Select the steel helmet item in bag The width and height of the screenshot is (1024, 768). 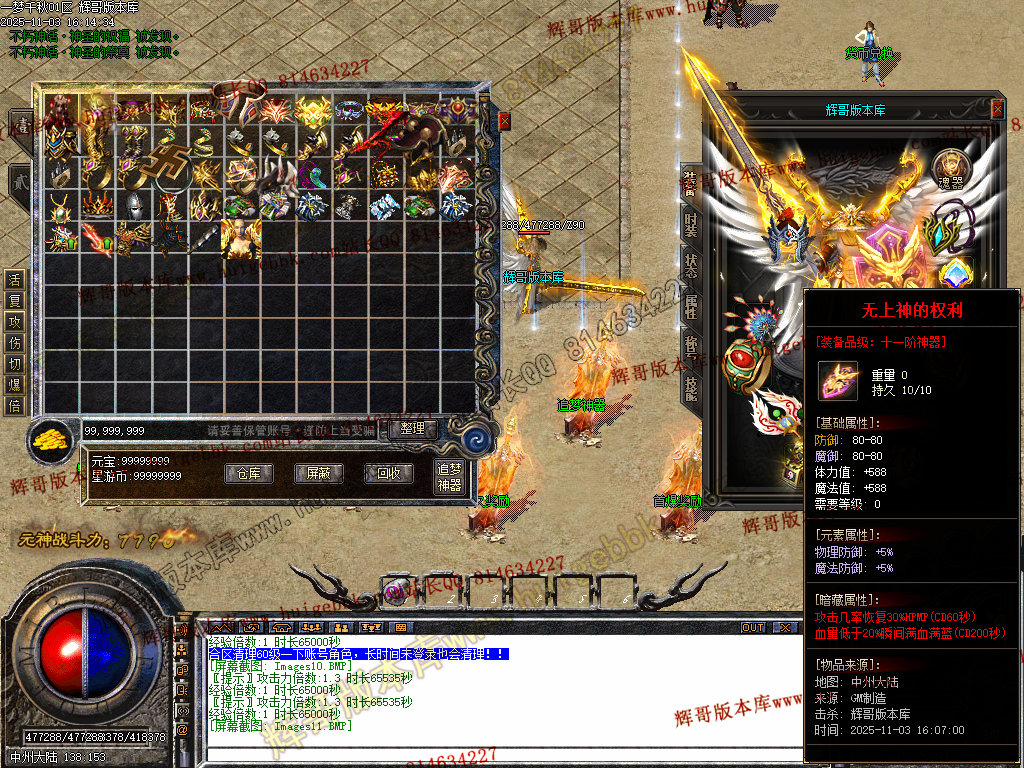tap(133, 206)
